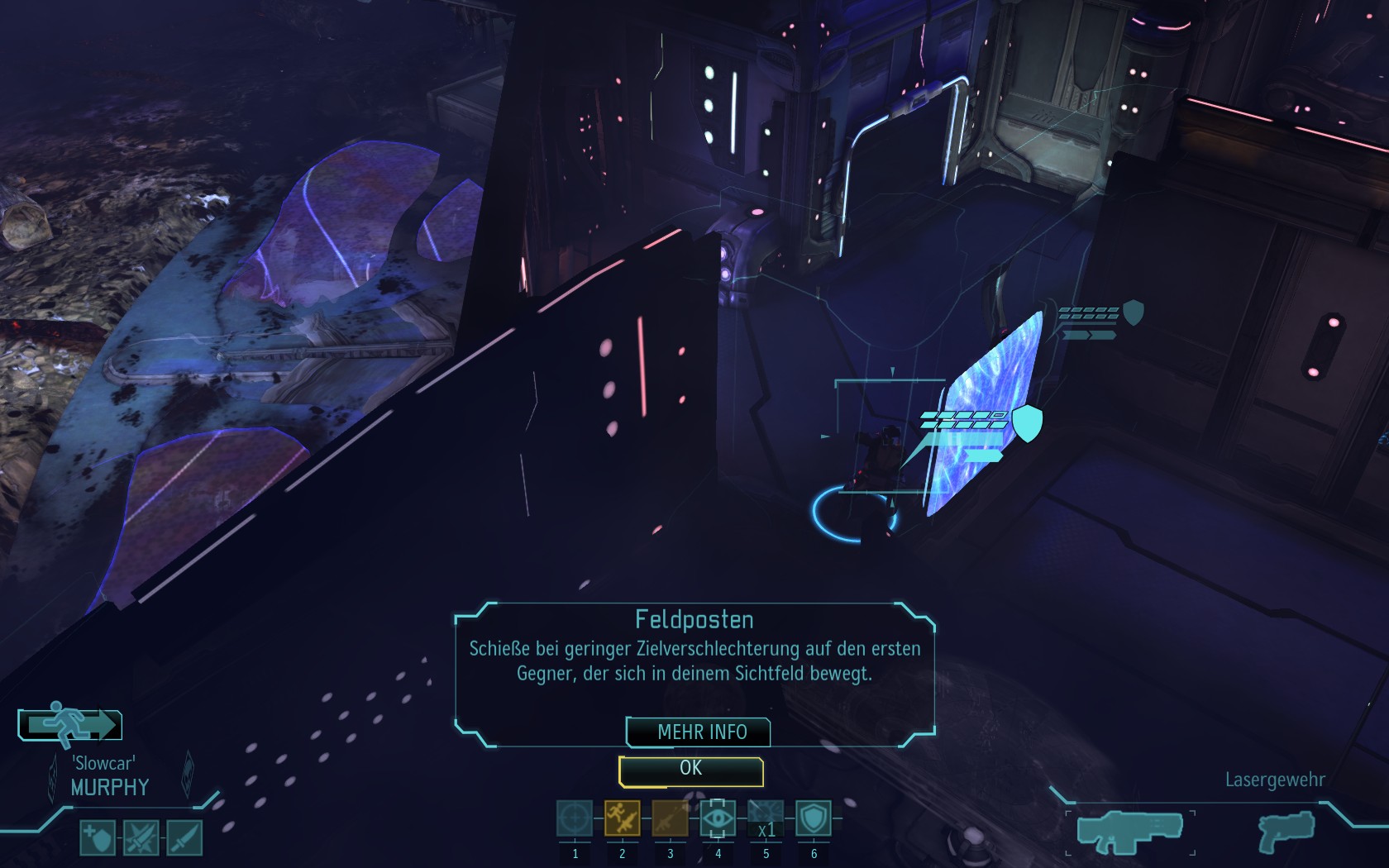Viewport: 1389px width, 868px height.
Task: Activate the eye-shaped Feldposten overwatch ability
Action: tap(718, 818)
